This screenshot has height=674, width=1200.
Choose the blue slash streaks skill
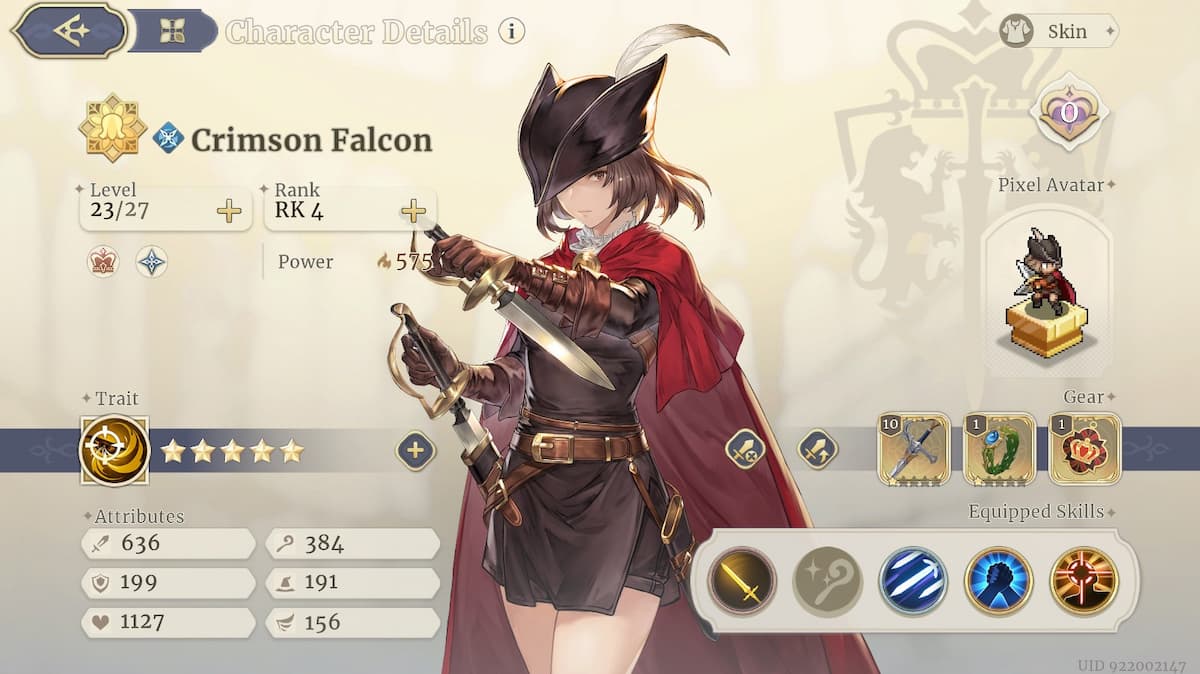(913, 581)
